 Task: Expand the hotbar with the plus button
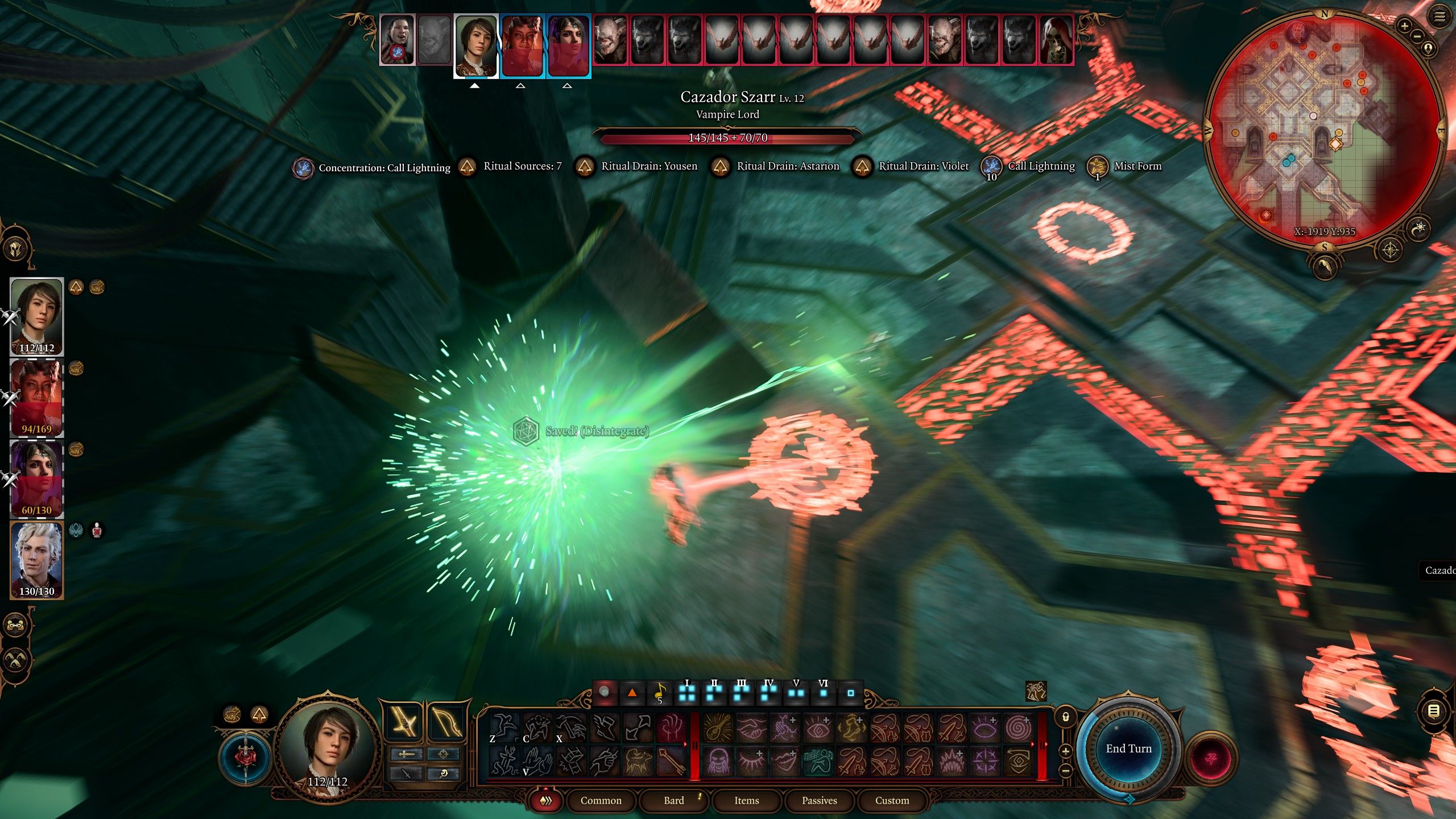tap(1065, 752)
